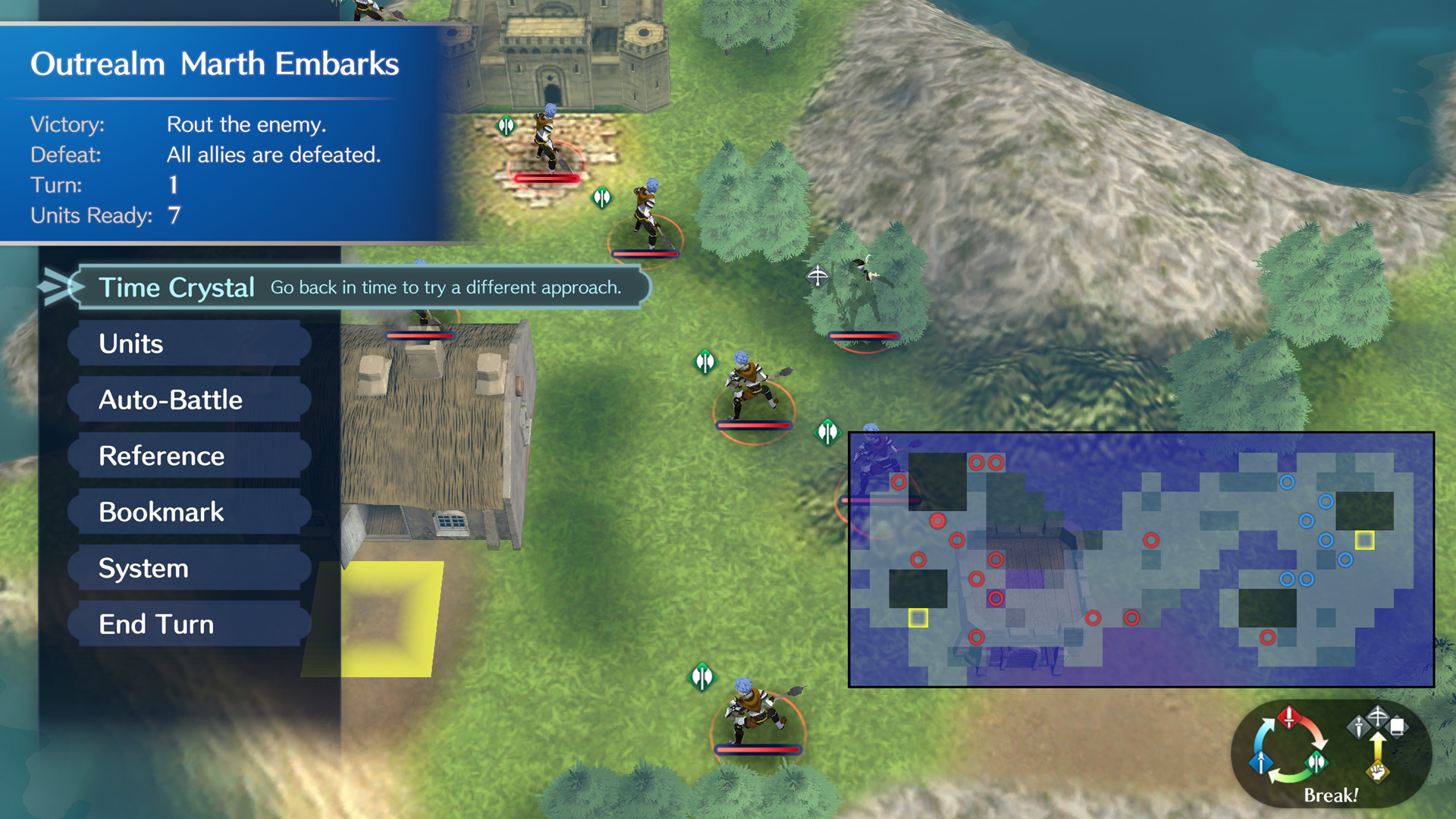The width and height of the screenshot is (1456, 819).
Task: Open the Reference option
Action: click(161, 456)
